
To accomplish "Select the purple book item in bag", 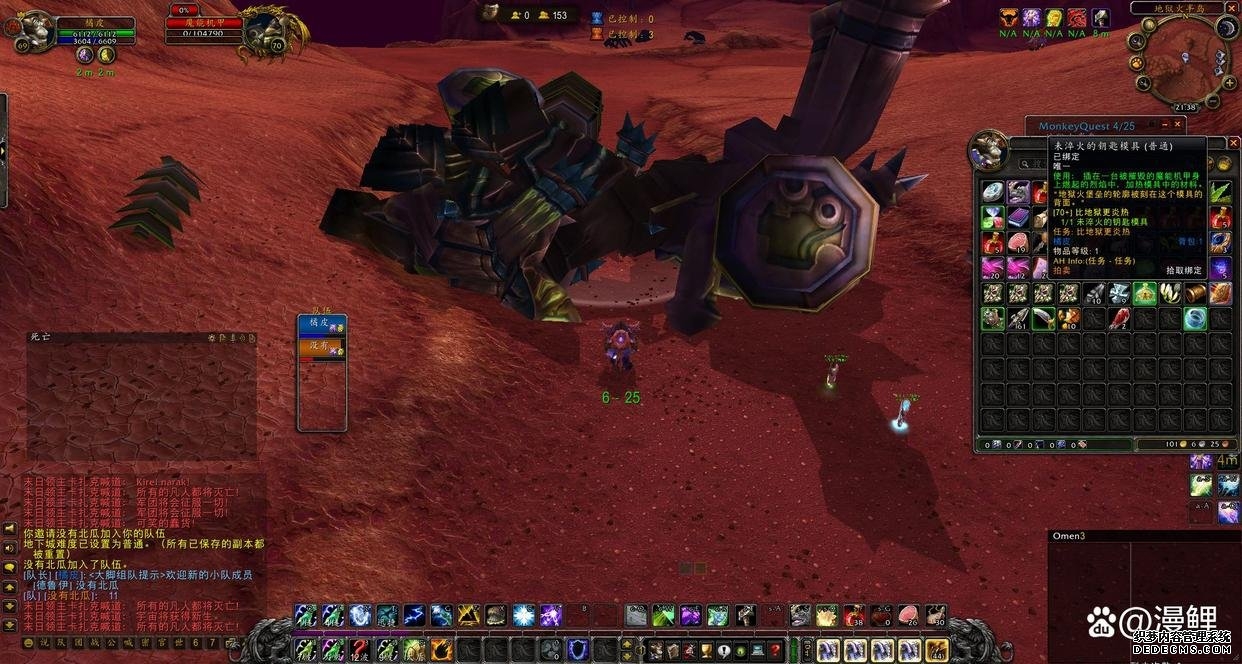I will click(x=1018, y=217).
